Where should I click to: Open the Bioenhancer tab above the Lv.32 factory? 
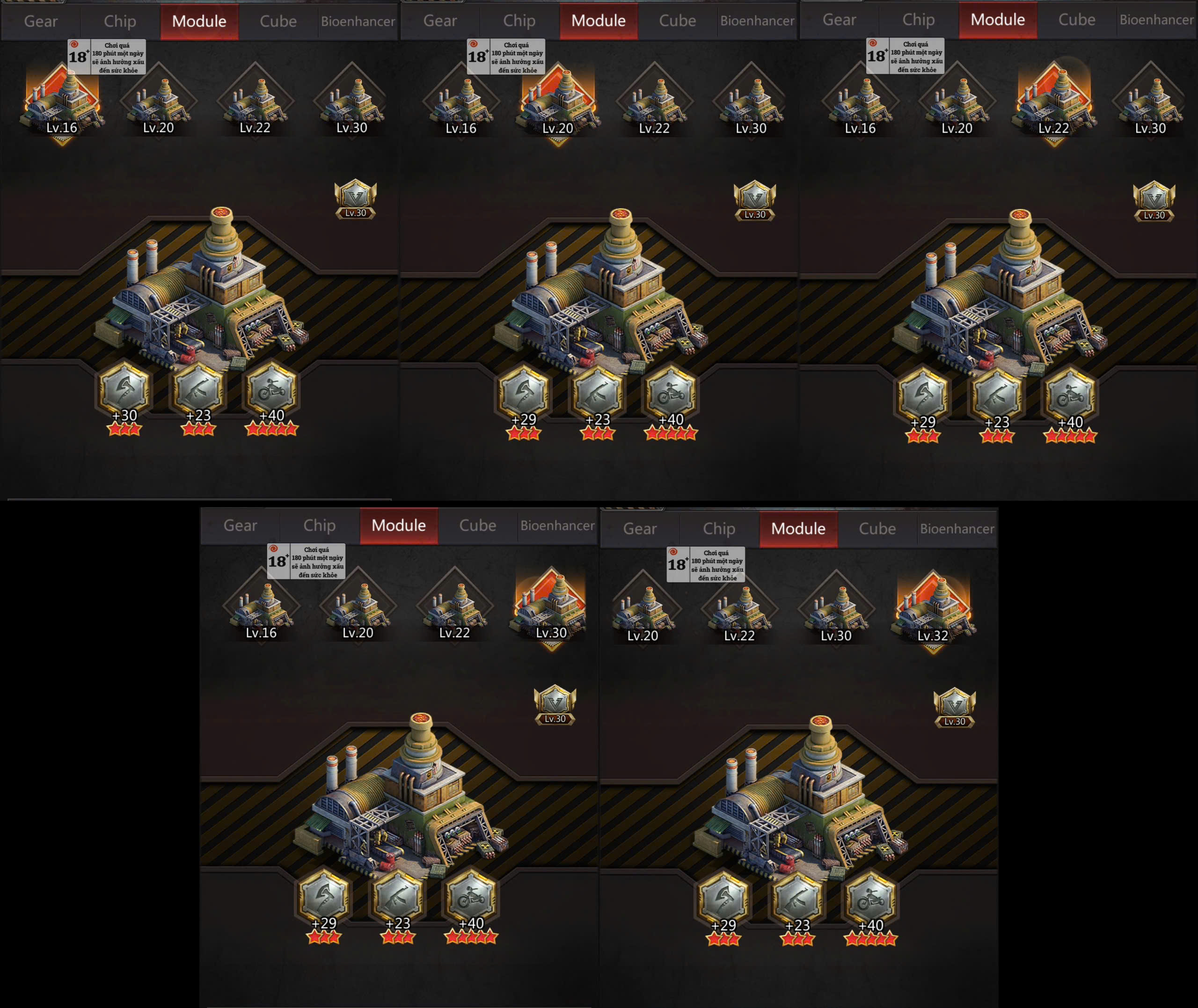pyautogui.click(x=957, y=529)
